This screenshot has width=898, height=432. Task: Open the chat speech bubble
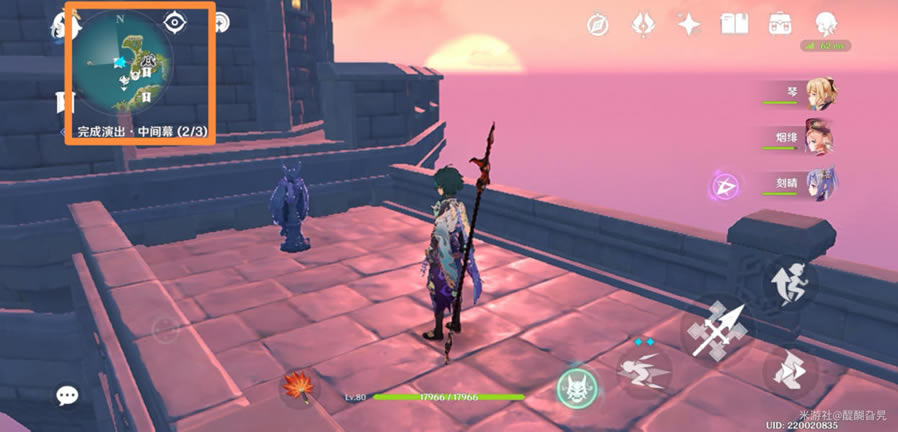[x=67, y=396]
